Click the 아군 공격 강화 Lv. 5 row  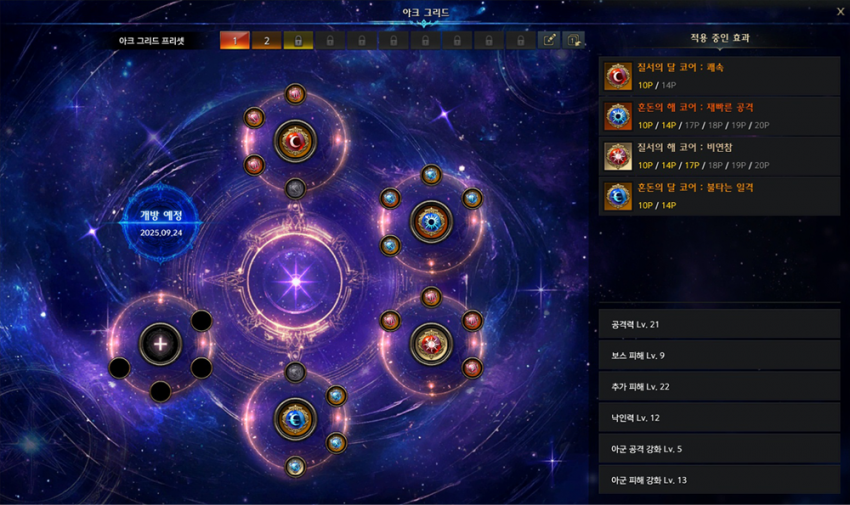tap(719, 448)
